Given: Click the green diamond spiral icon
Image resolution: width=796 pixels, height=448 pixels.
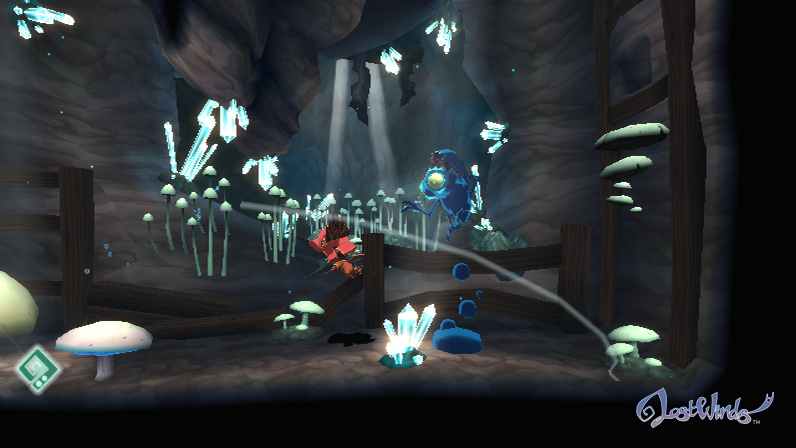Looking at the screenshot, I should pyautogui.click(x=37, y=369).
